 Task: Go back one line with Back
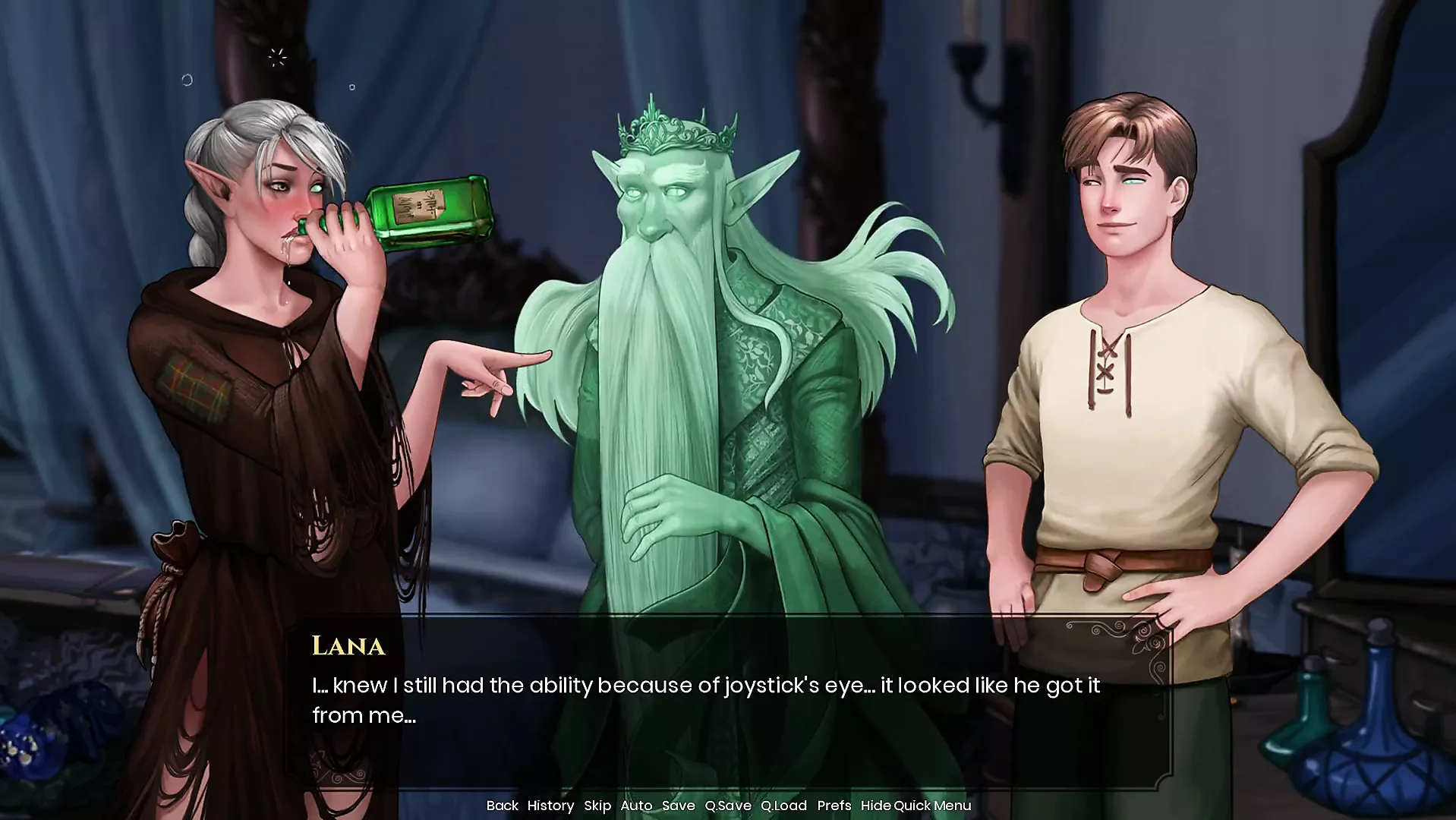point(502,806)
